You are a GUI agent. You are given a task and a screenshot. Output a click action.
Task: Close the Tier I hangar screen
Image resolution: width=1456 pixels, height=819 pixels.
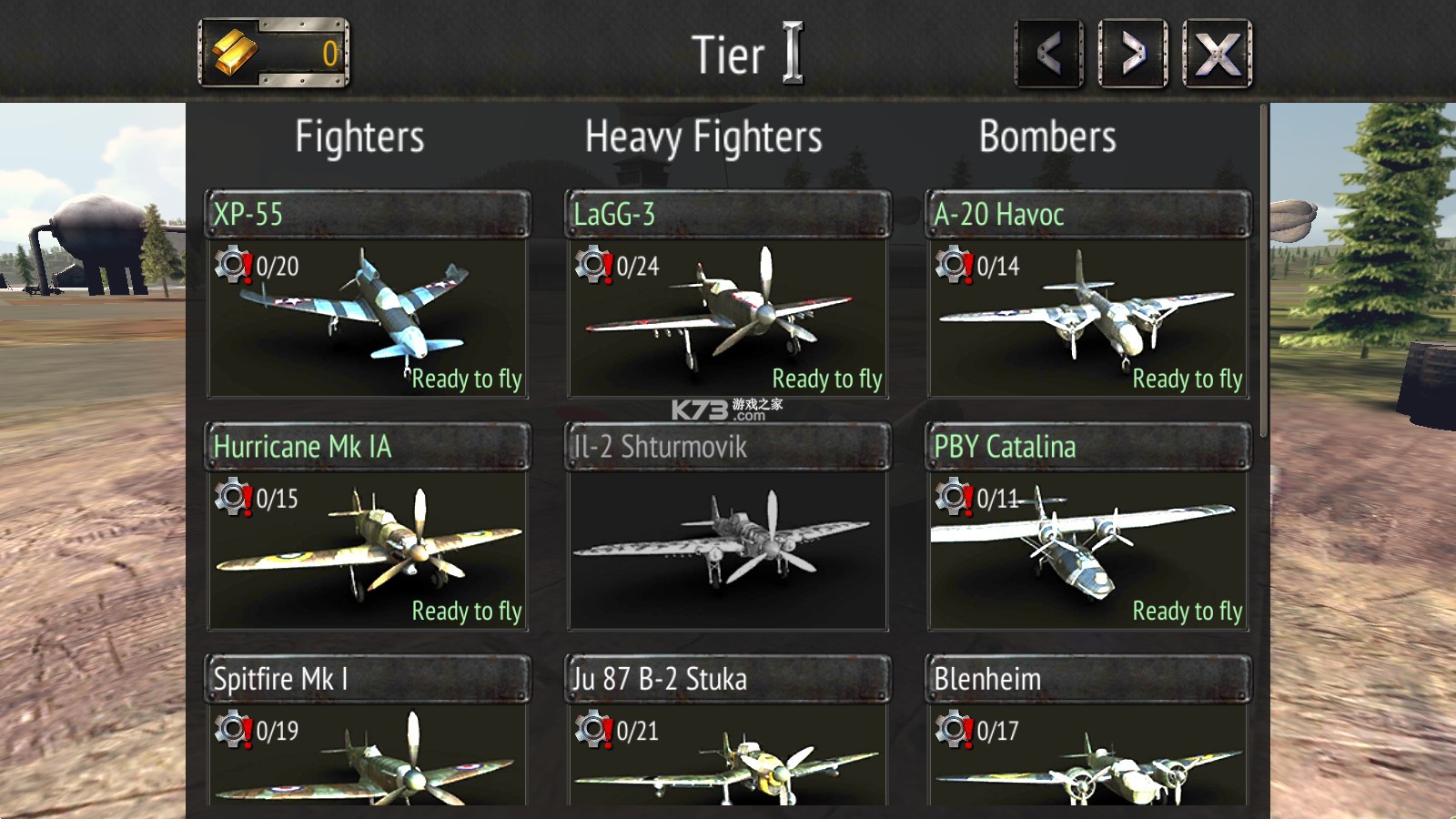pyautogui.click(x=1217, y=55)
